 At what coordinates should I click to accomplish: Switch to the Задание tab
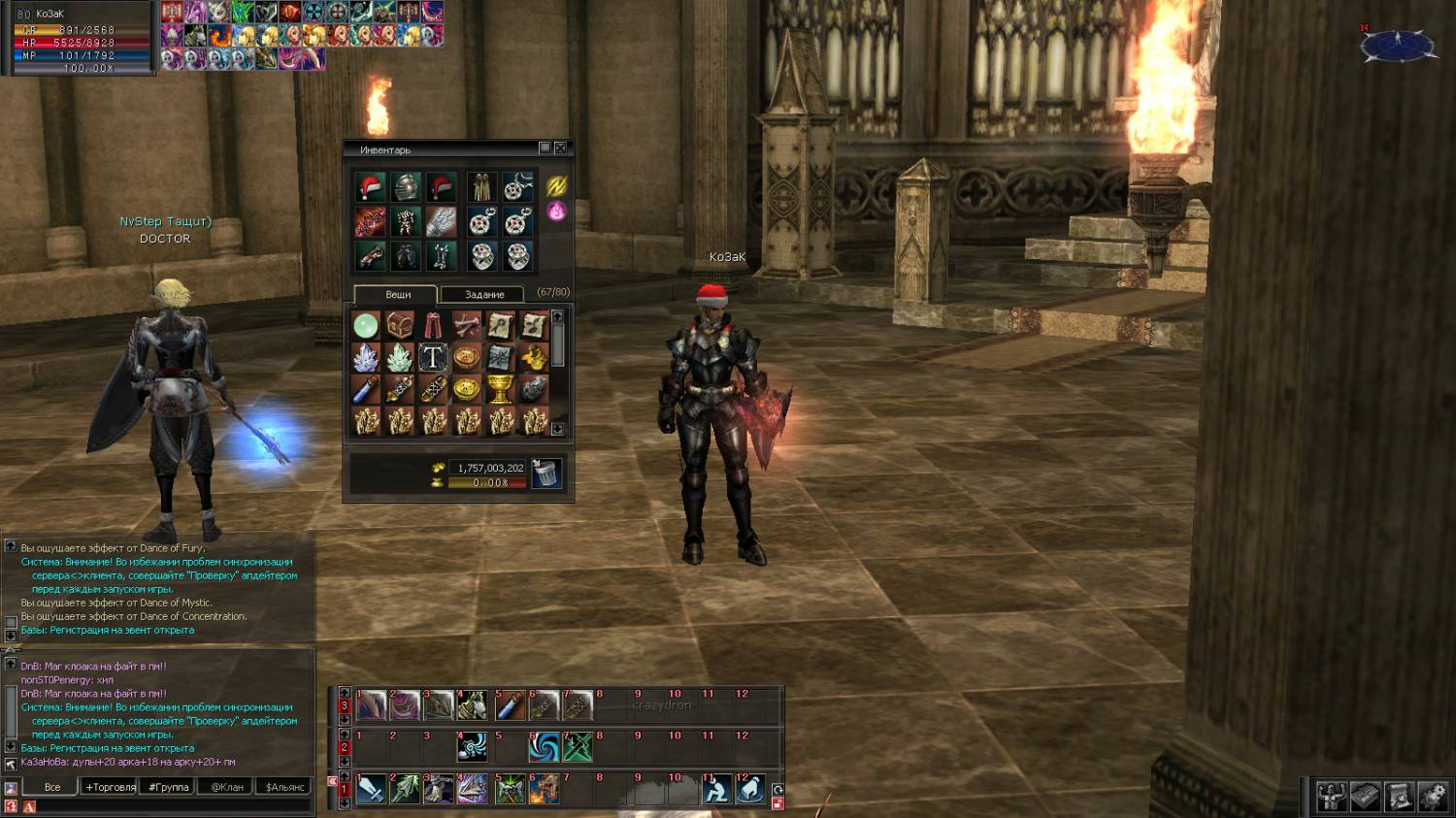(x=483, y=295)
